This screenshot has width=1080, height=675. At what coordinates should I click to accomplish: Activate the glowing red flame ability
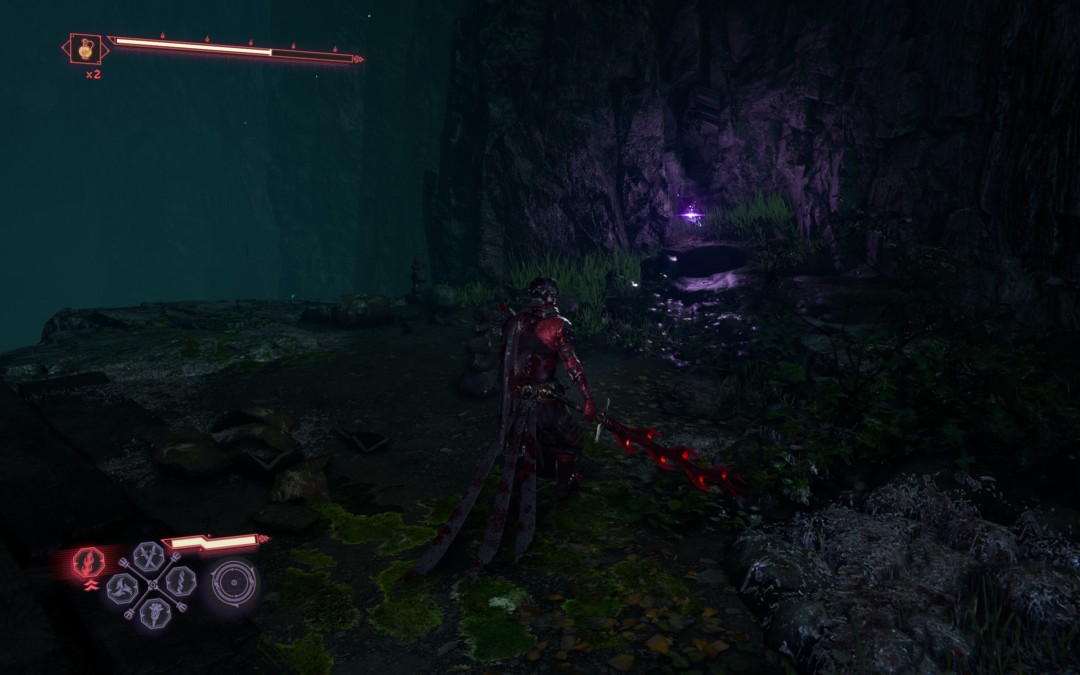click(x=89, y=563)
